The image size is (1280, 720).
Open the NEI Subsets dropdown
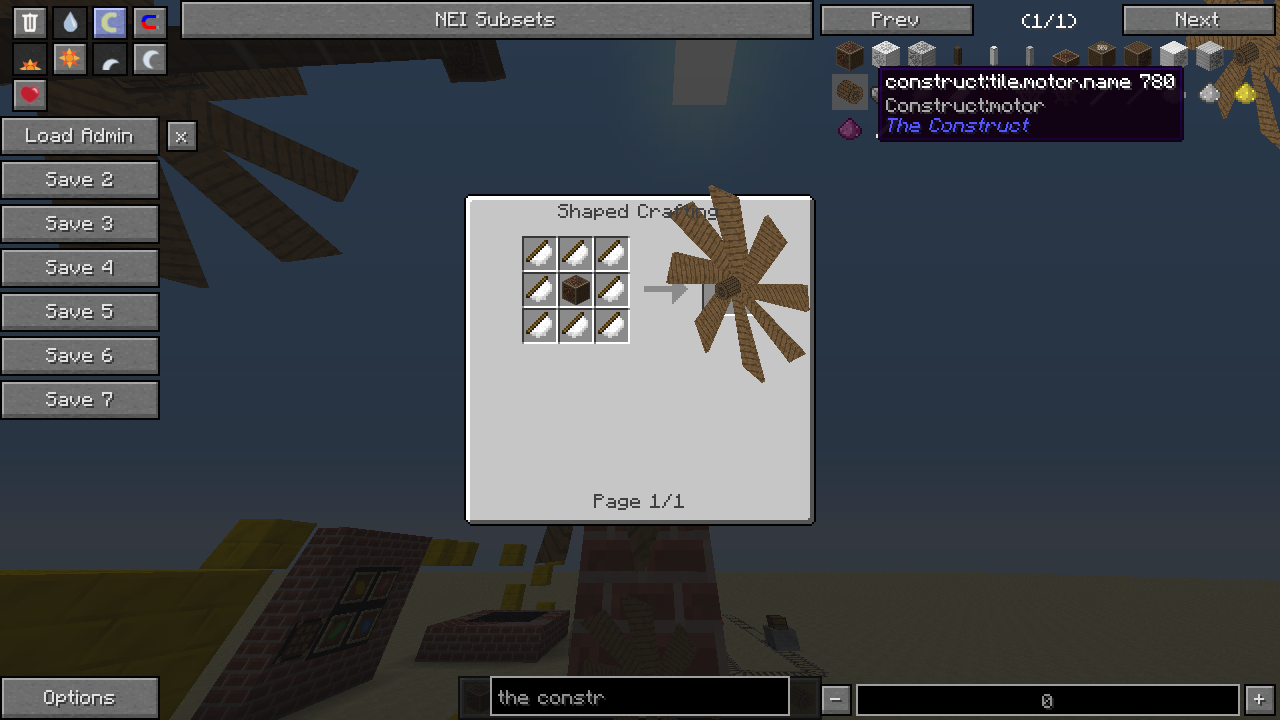click(496, 20)
